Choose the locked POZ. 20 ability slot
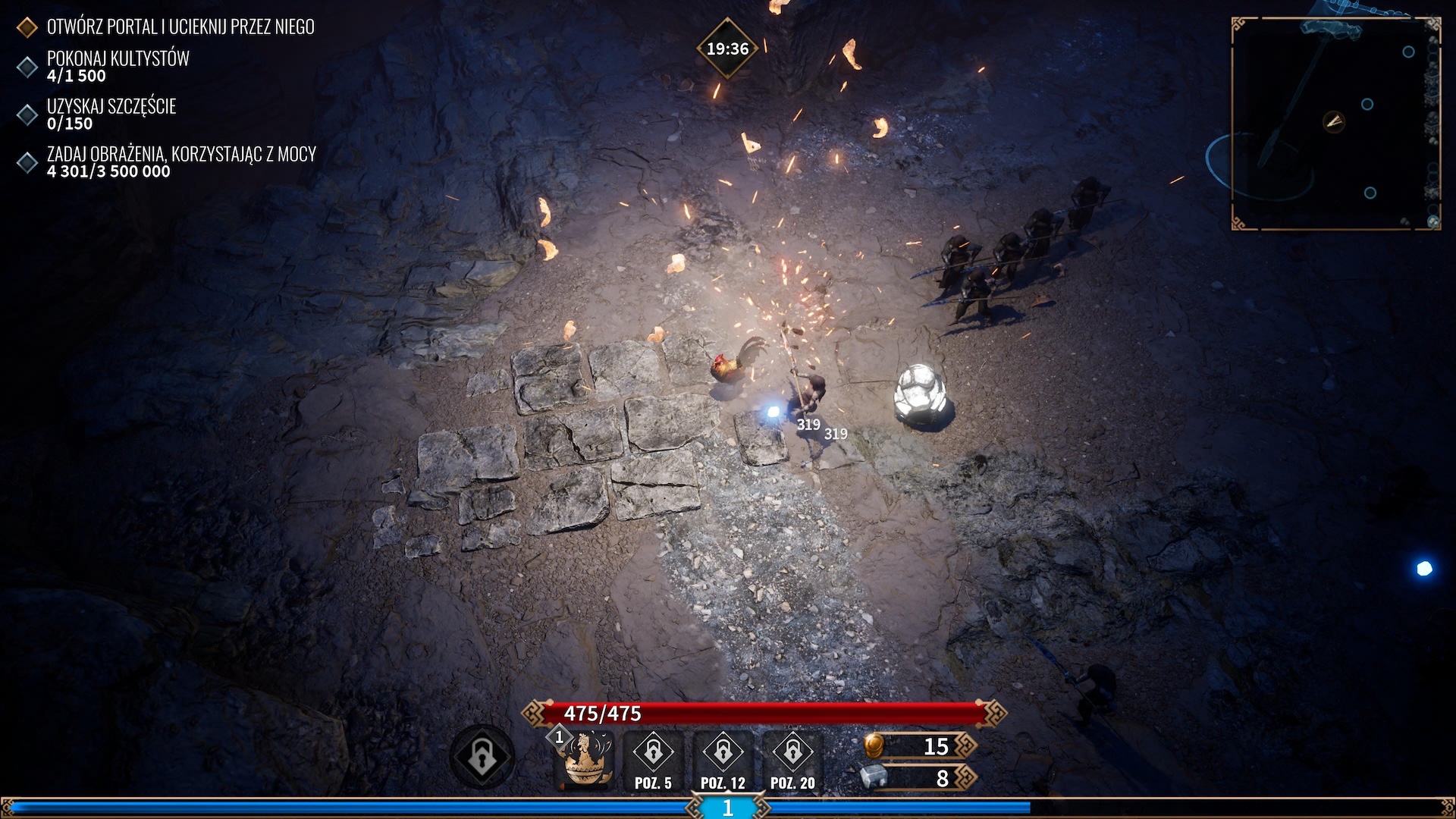 (792, 761)
